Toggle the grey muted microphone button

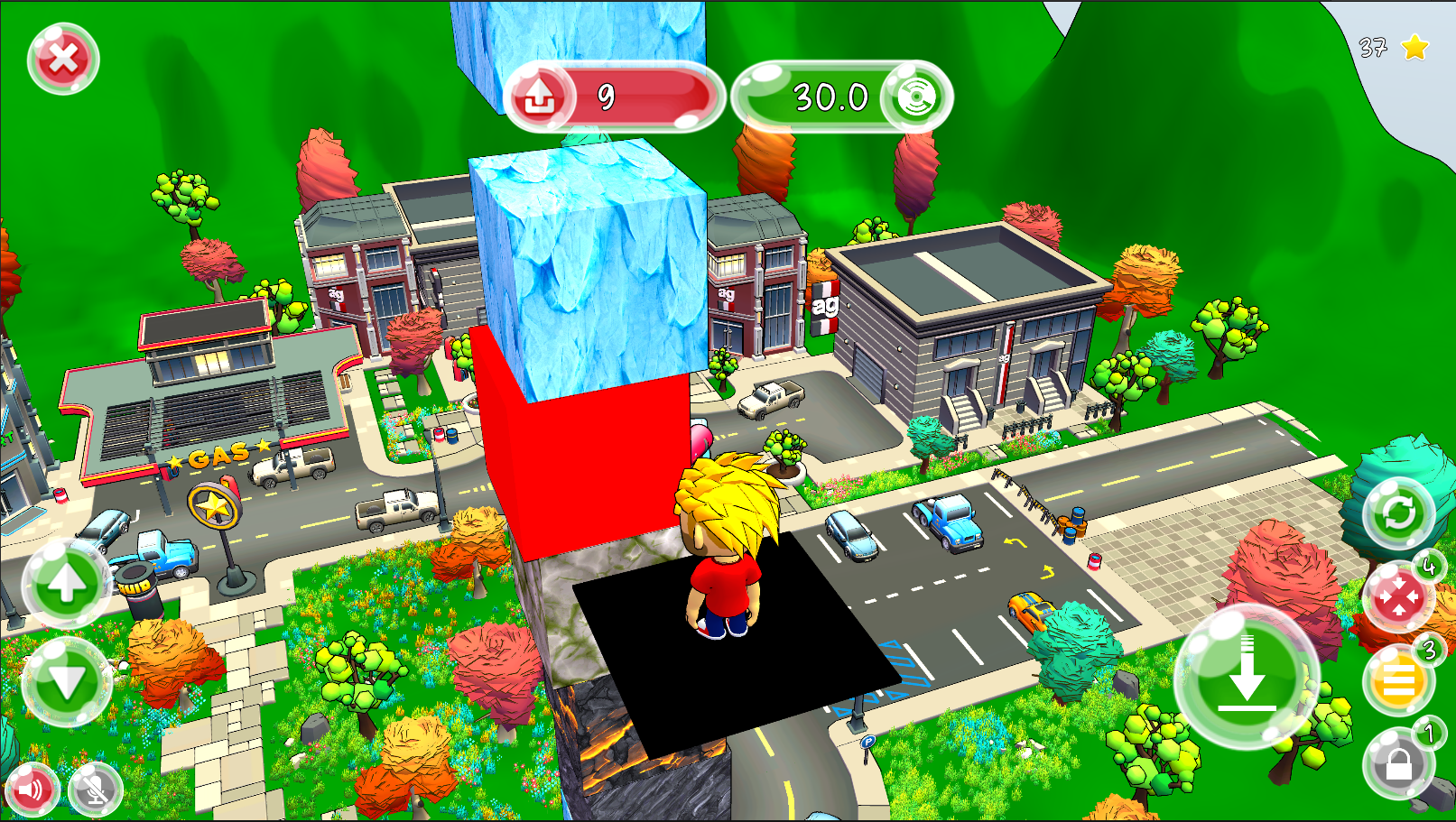[95, 790]
